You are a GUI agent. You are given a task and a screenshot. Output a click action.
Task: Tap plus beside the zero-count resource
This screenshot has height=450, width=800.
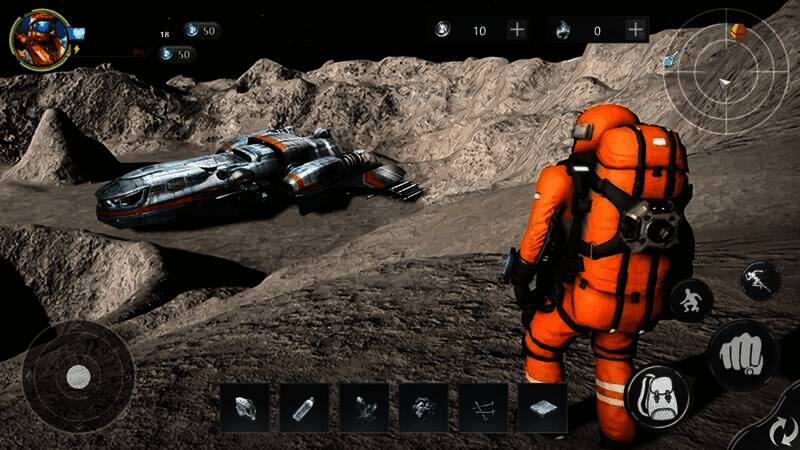pos(634,30)
